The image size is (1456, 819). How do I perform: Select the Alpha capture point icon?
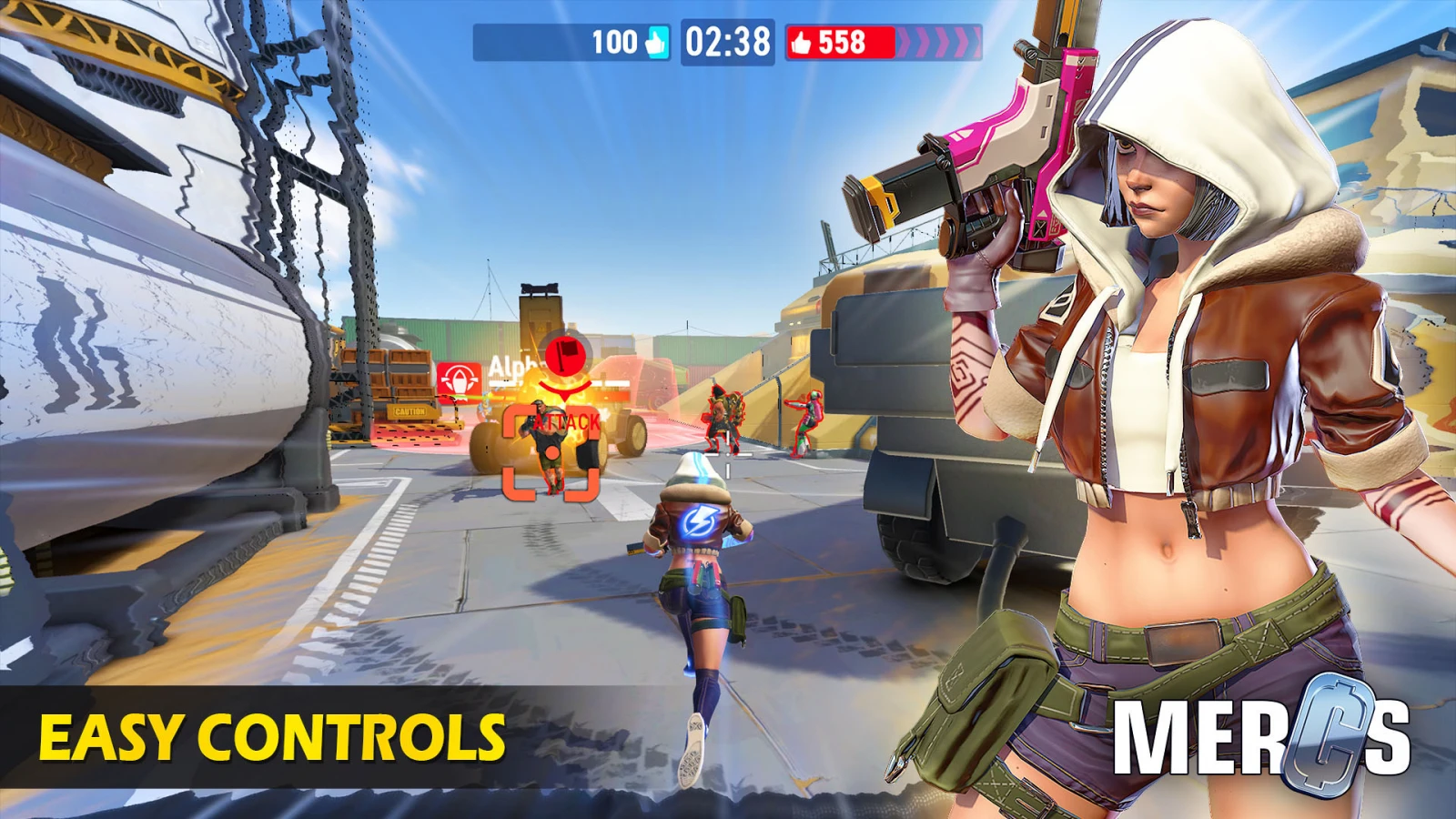point(460,380)
